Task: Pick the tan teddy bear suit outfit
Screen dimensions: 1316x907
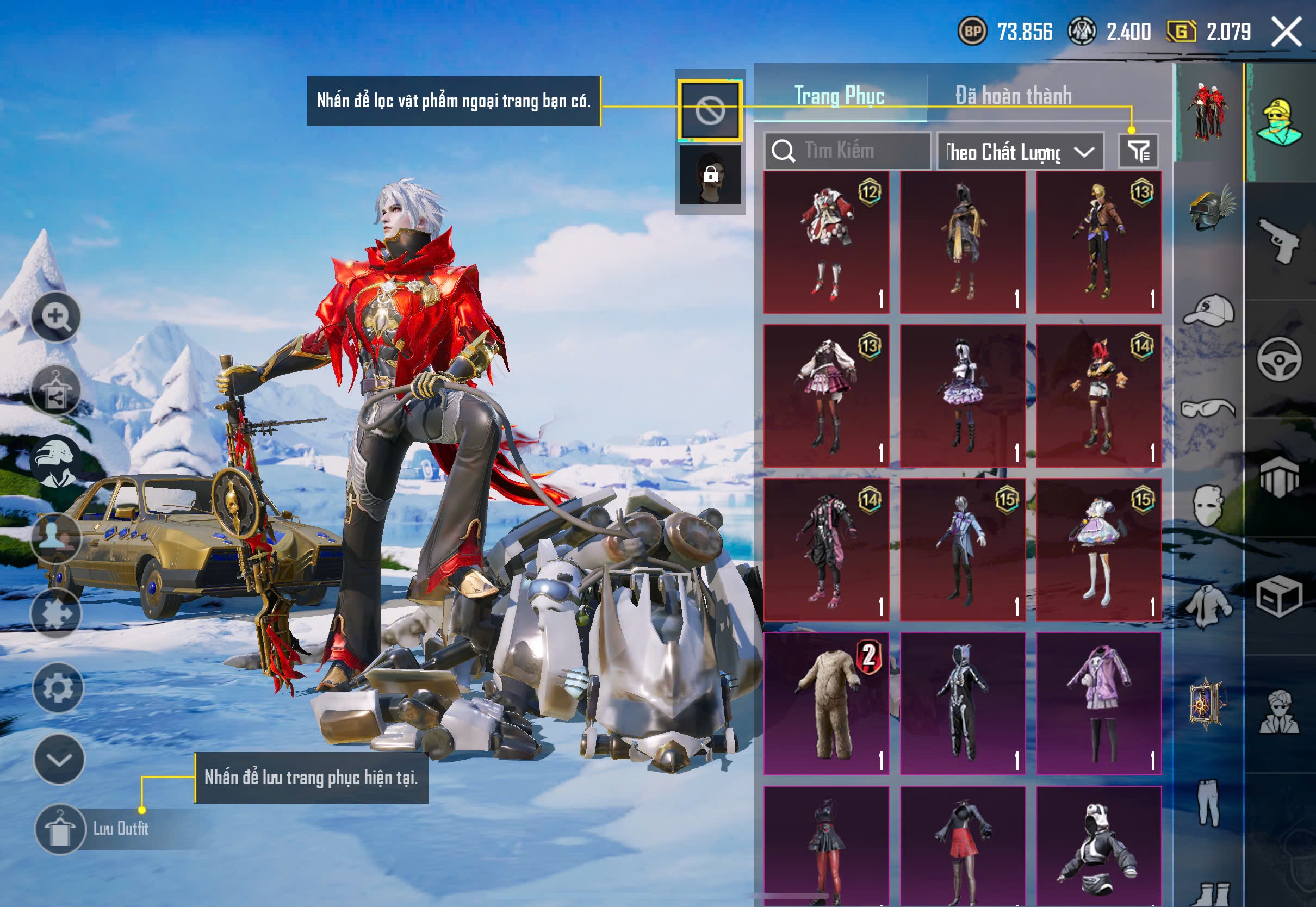Action: (x=826, y=704)
